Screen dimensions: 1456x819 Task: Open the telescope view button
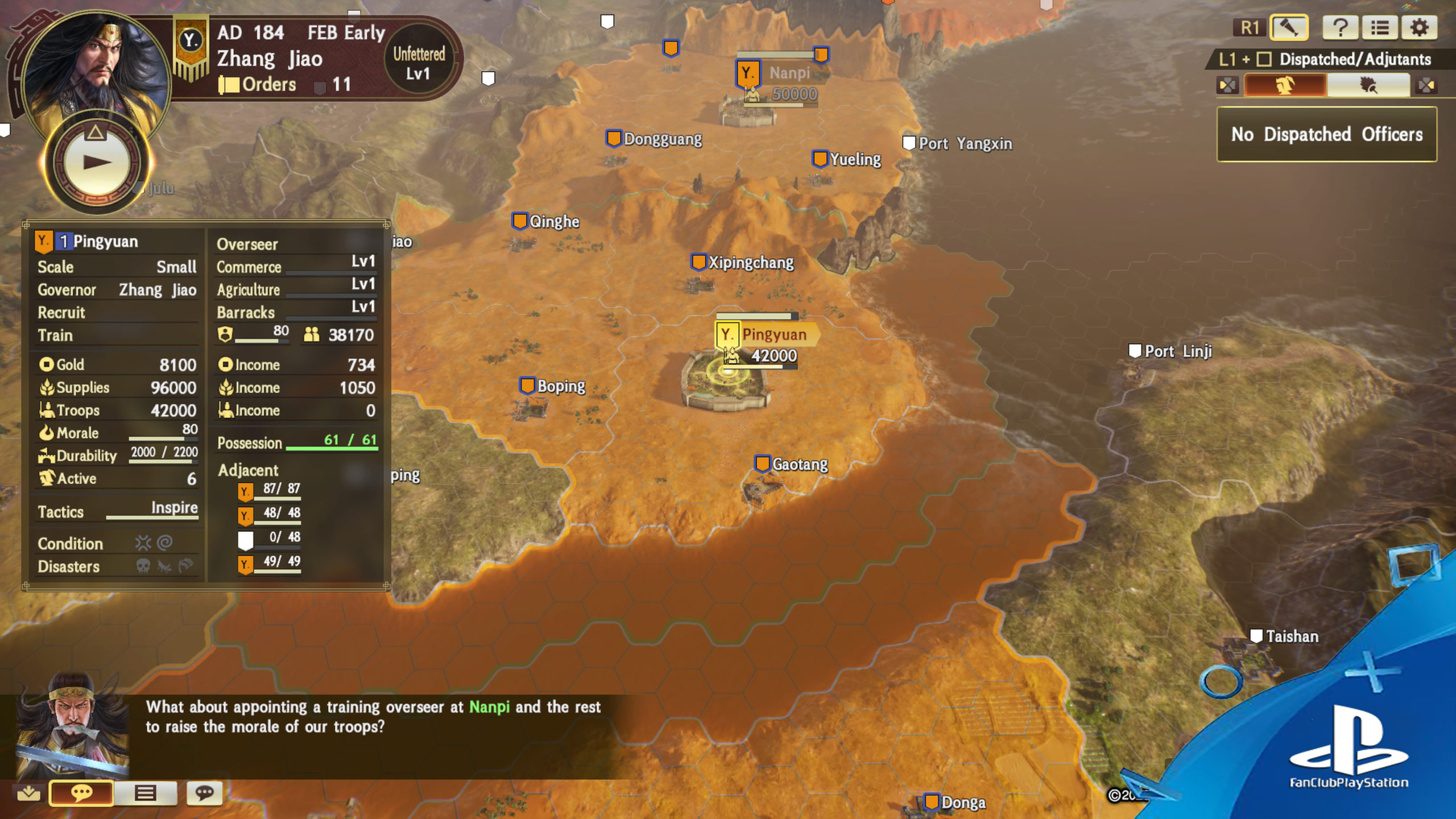point(1288,27)
